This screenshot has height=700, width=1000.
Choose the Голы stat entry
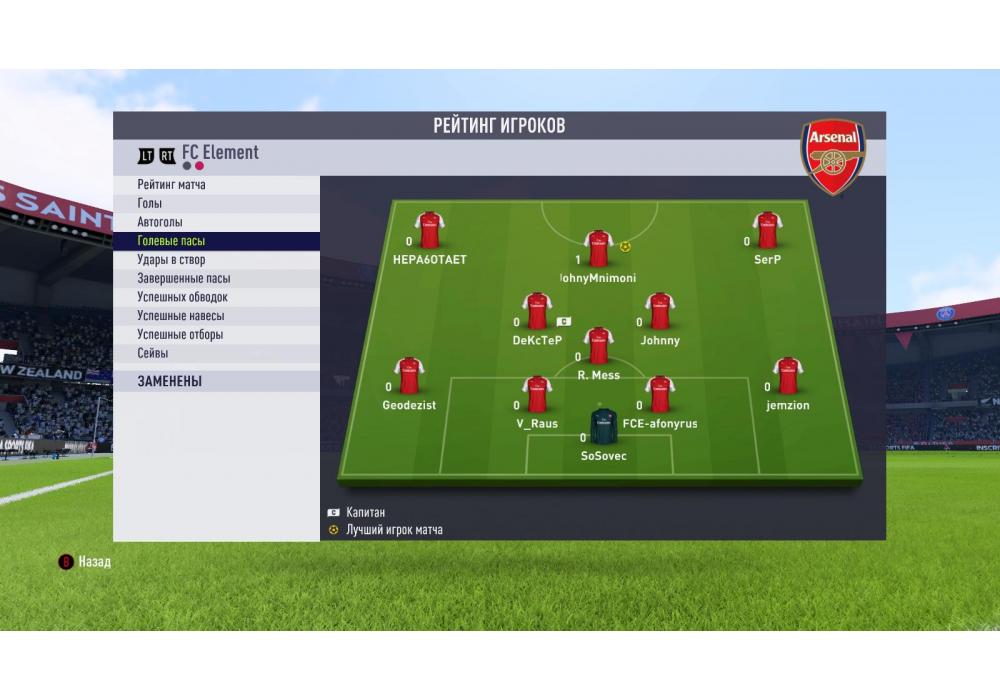(x=150, y=204)
